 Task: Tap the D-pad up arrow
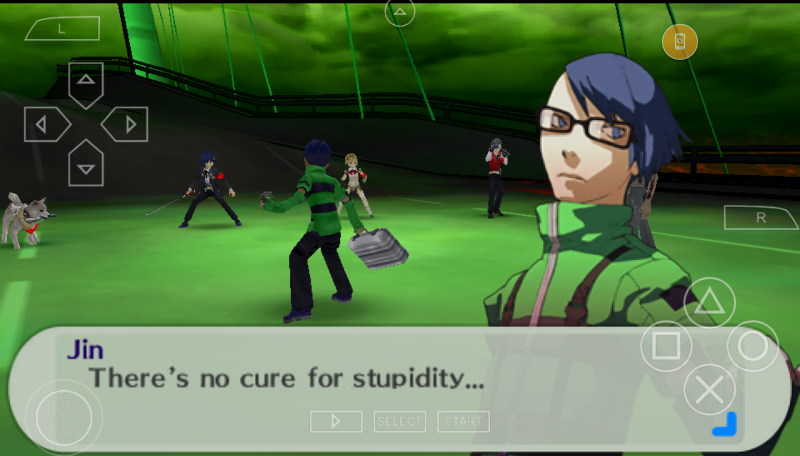pos(86,82)
